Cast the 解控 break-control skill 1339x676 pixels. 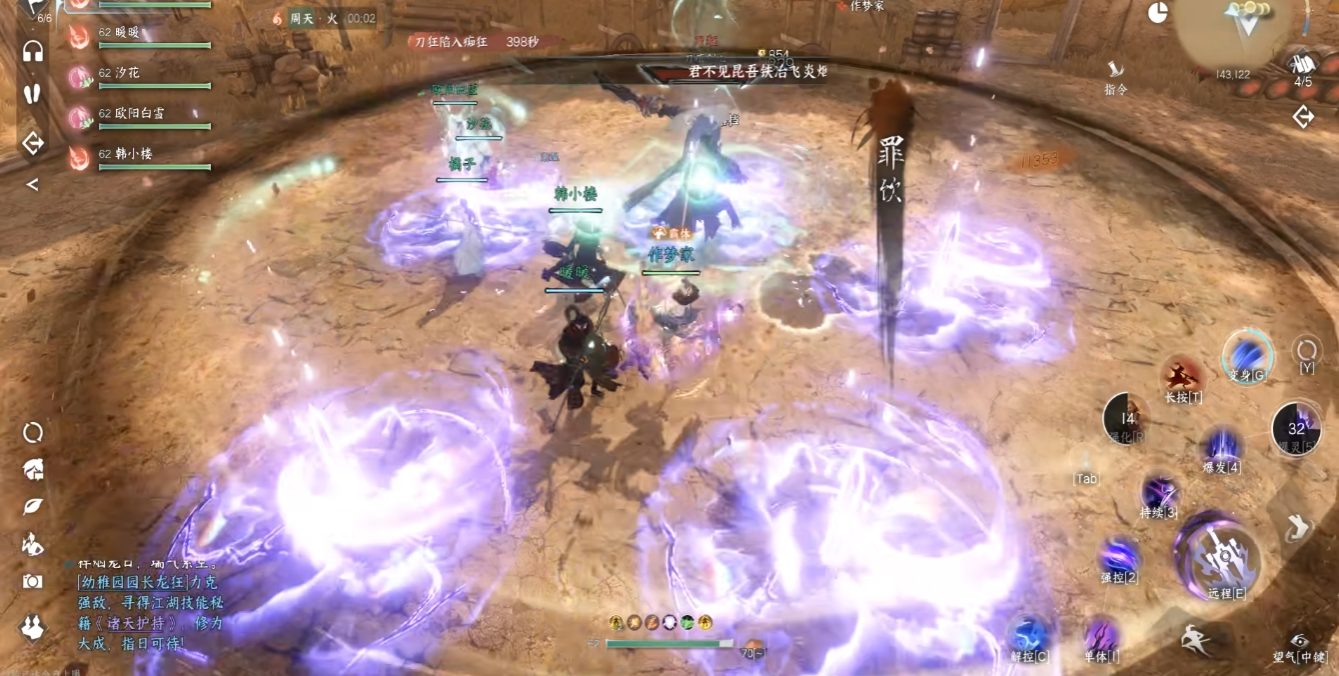pos(1029,637)
